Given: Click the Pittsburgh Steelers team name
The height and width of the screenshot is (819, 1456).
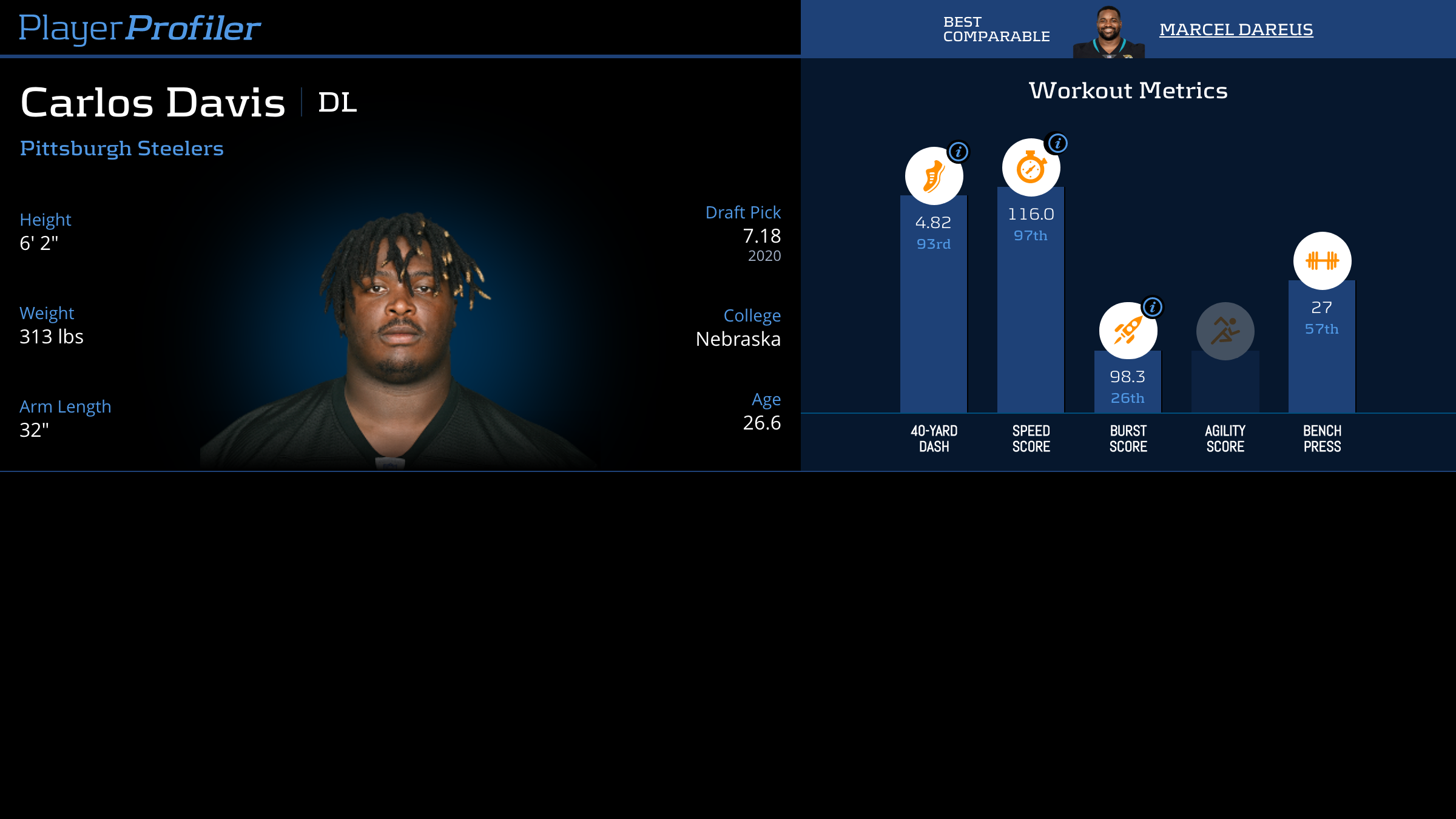Looking at the screenshot, I should (121, 148).
